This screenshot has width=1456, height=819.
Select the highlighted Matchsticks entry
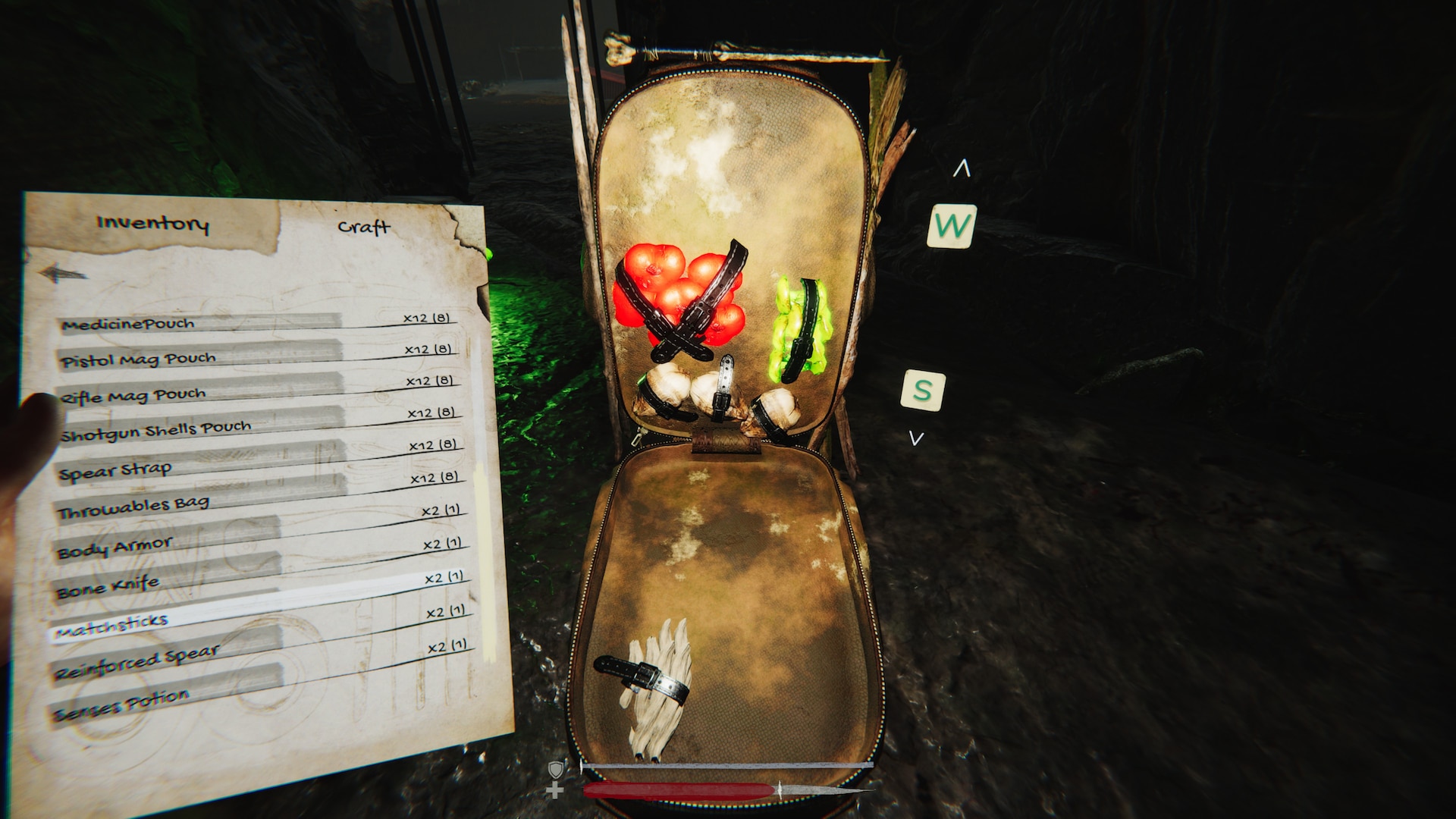(x=111, y=626)
